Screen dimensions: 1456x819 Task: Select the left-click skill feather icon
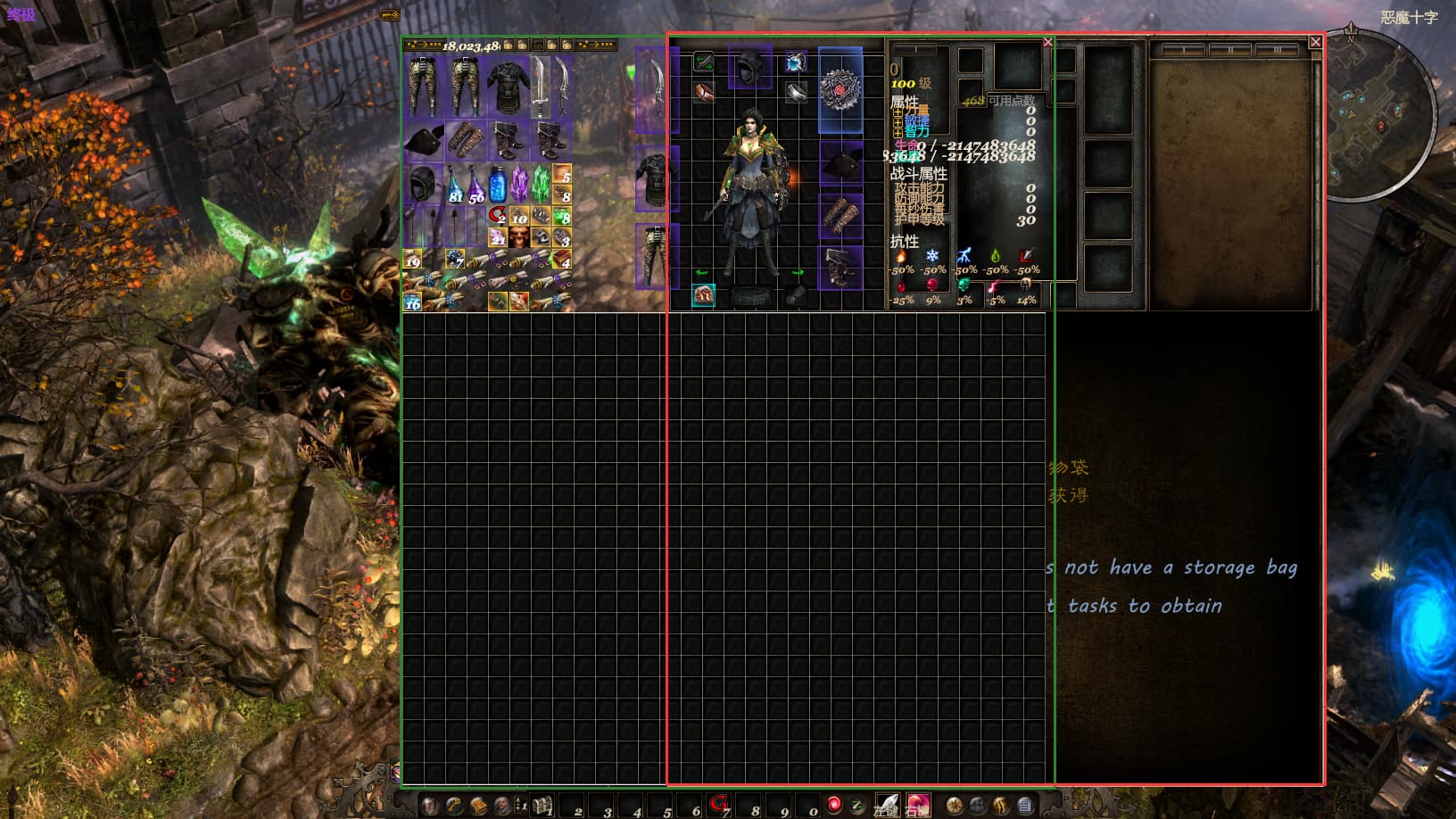[x=886, y=806]
